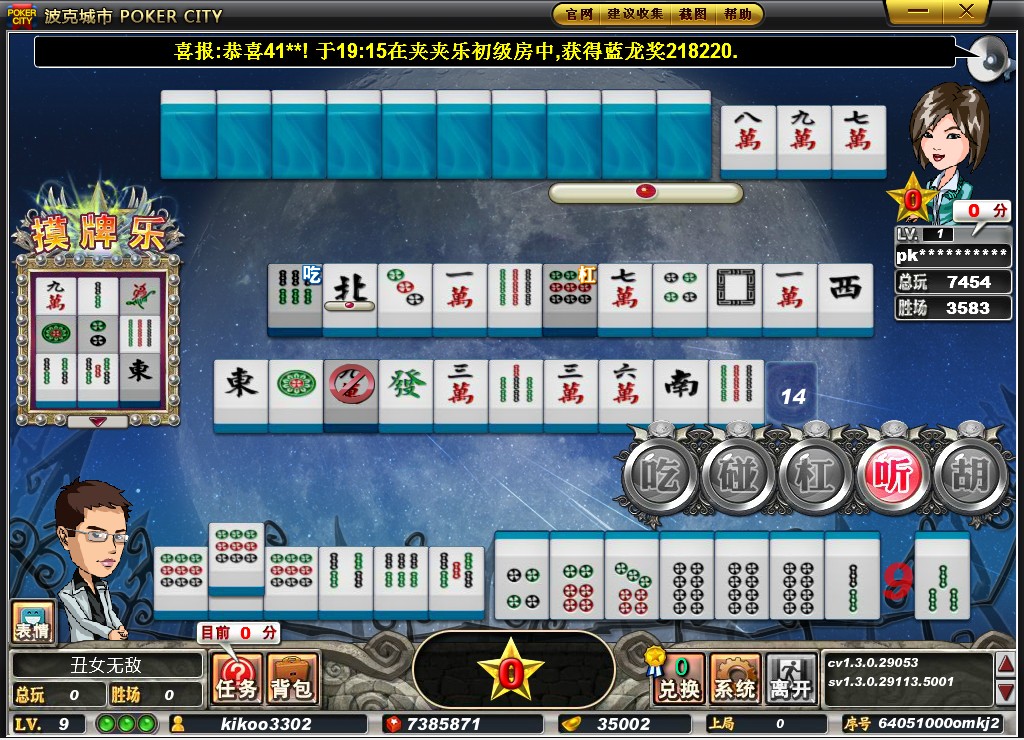The image size is (1024, 740).
Task: Choose the 吃 (chow) action
Action: tap(659, 475)
